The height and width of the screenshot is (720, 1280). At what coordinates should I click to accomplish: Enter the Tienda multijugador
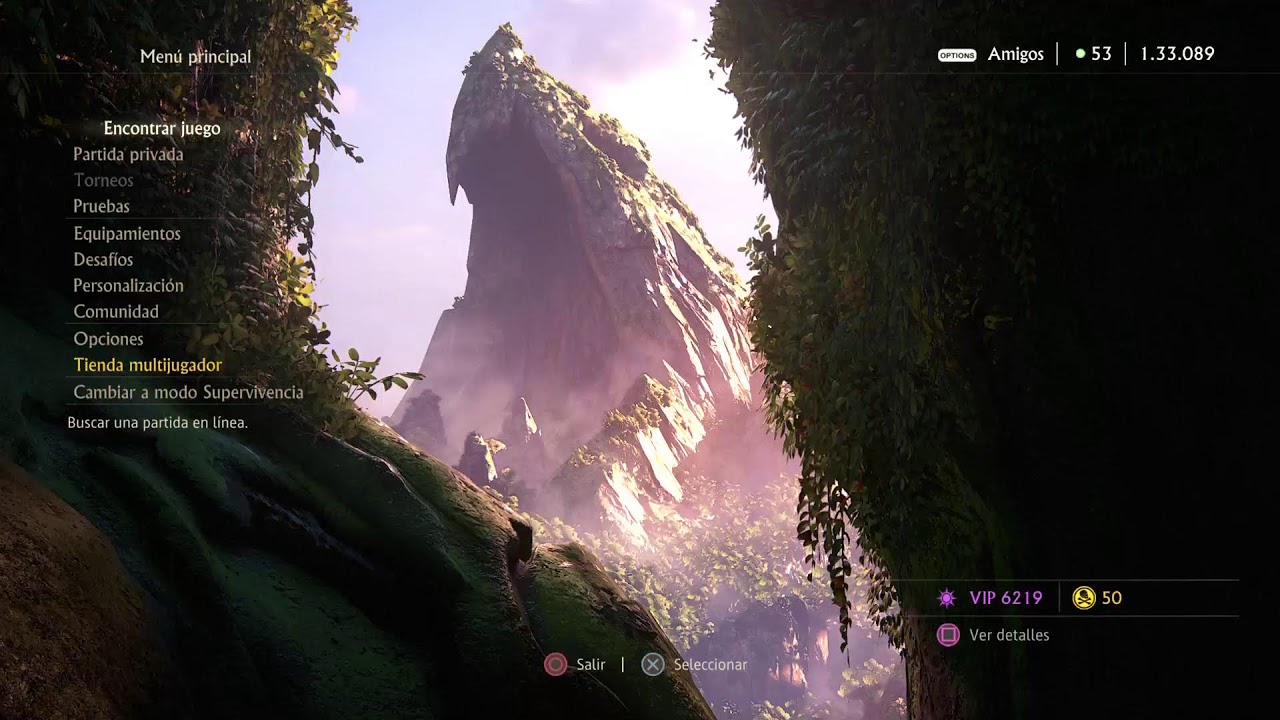(x=148, y=365)
